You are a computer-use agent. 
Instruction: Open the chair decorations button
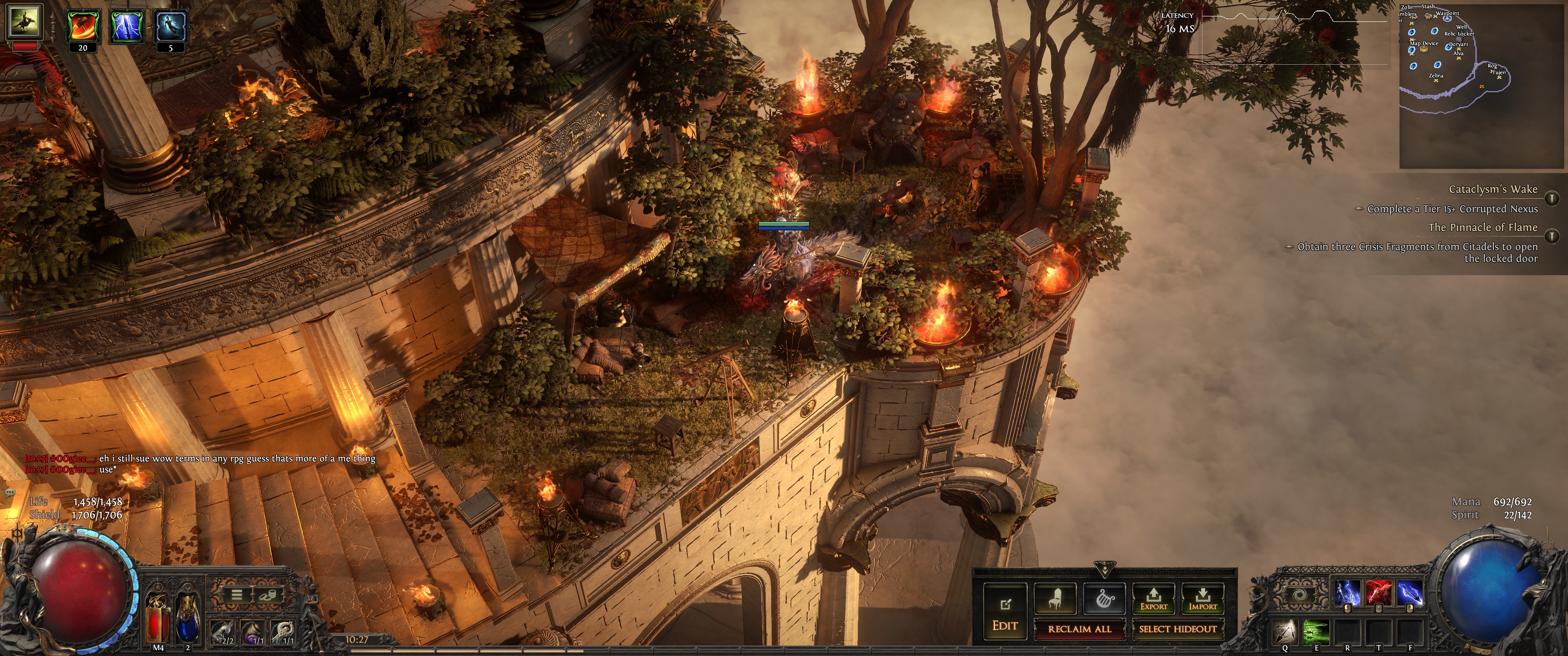coord(1055,599)
